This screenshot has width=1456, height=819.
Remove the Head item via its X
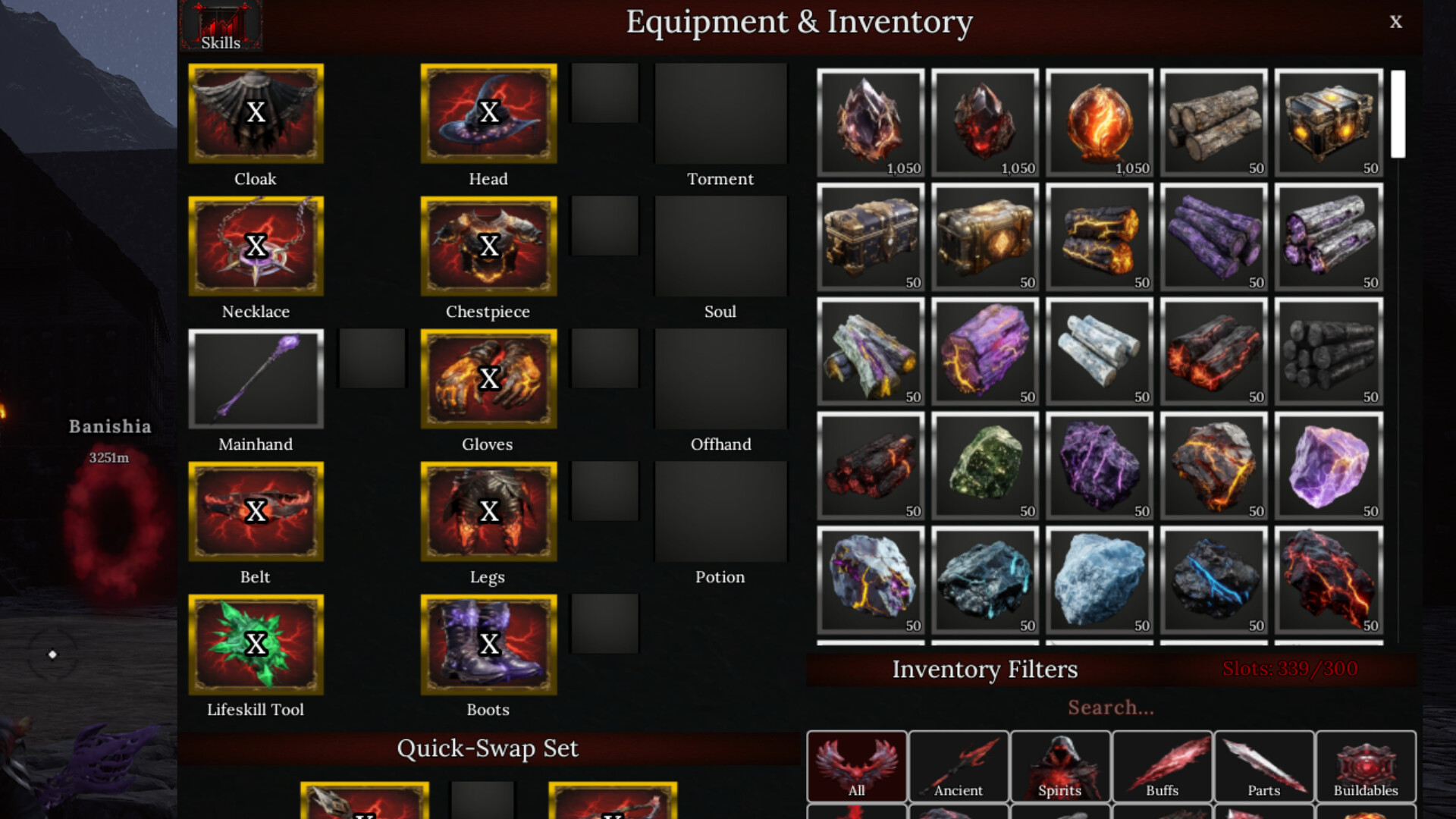point(488,112)
